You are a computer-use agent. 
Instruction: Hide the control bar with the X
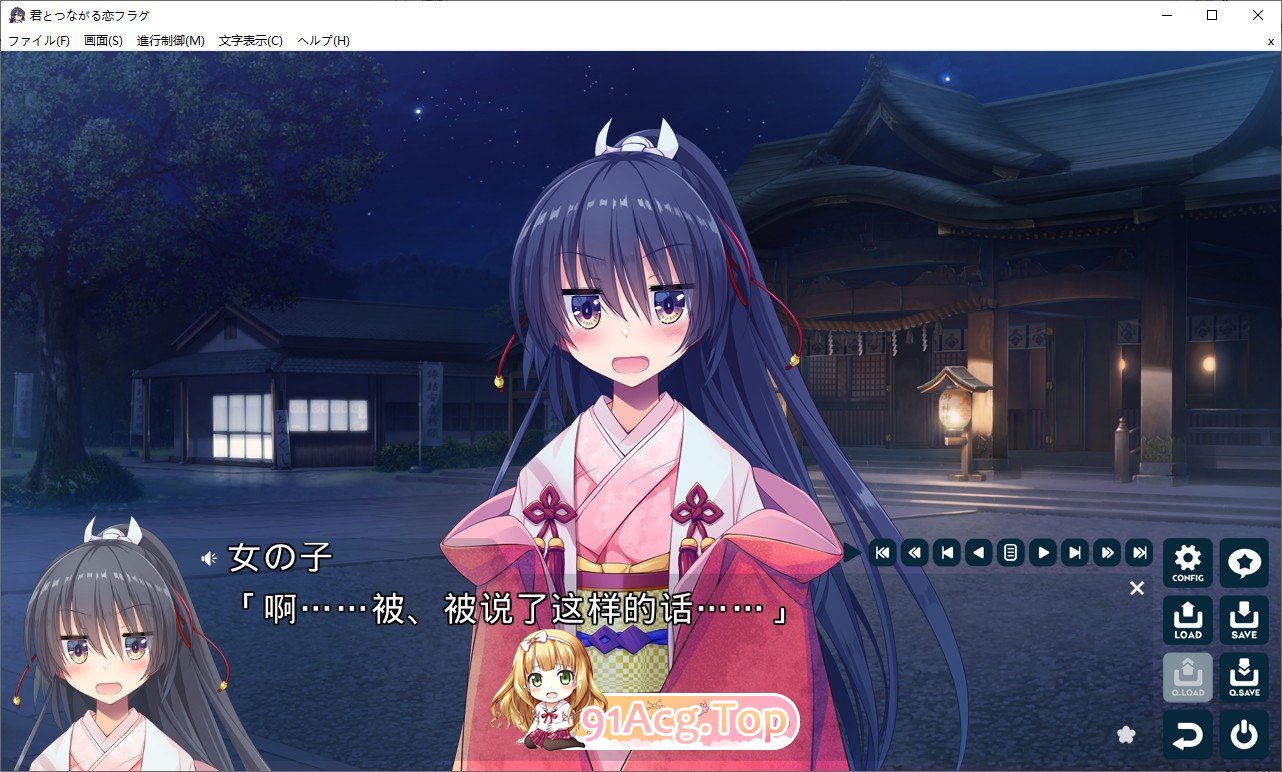click(1137, 588)
